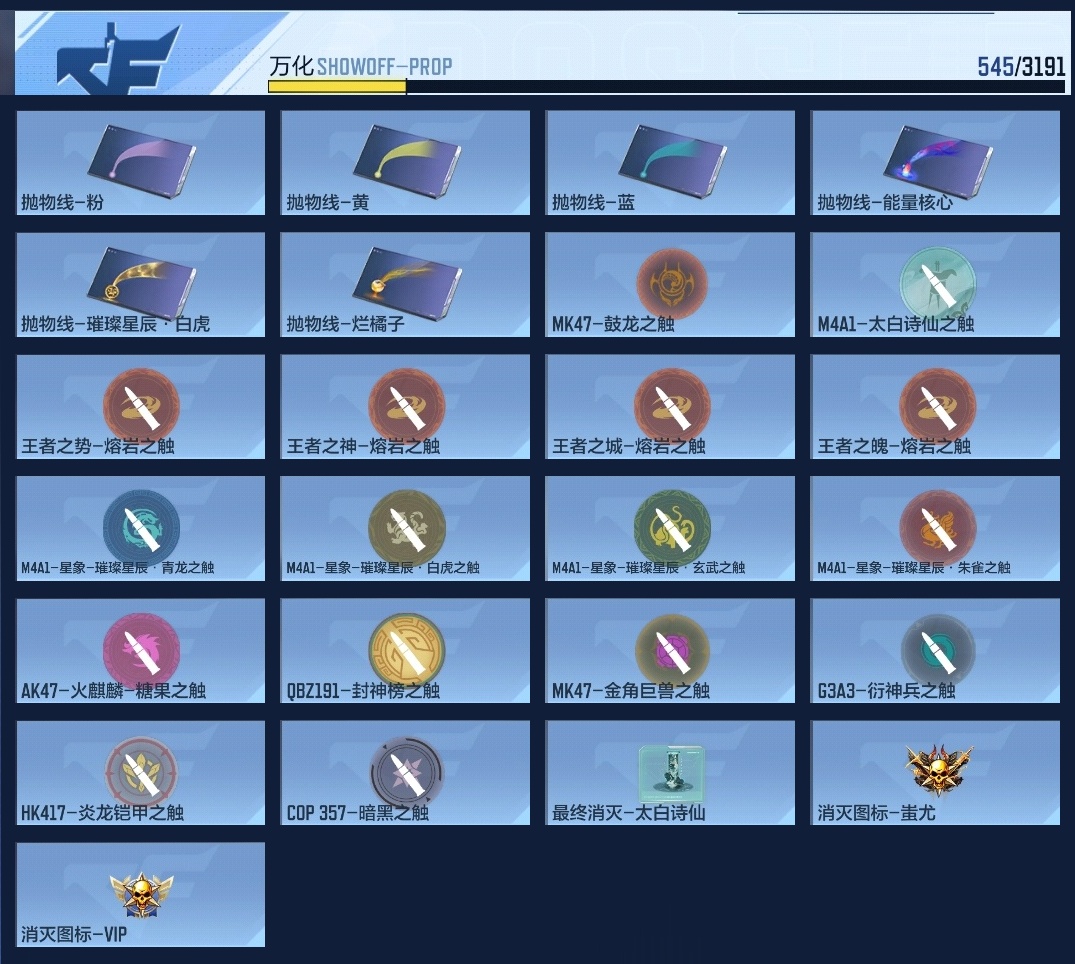Image resolution: width=1075 pixels, height=964 pixels.
Task: Select the 消灭图标-蚩尤 skull icon tile
Action: pos(935,772)
